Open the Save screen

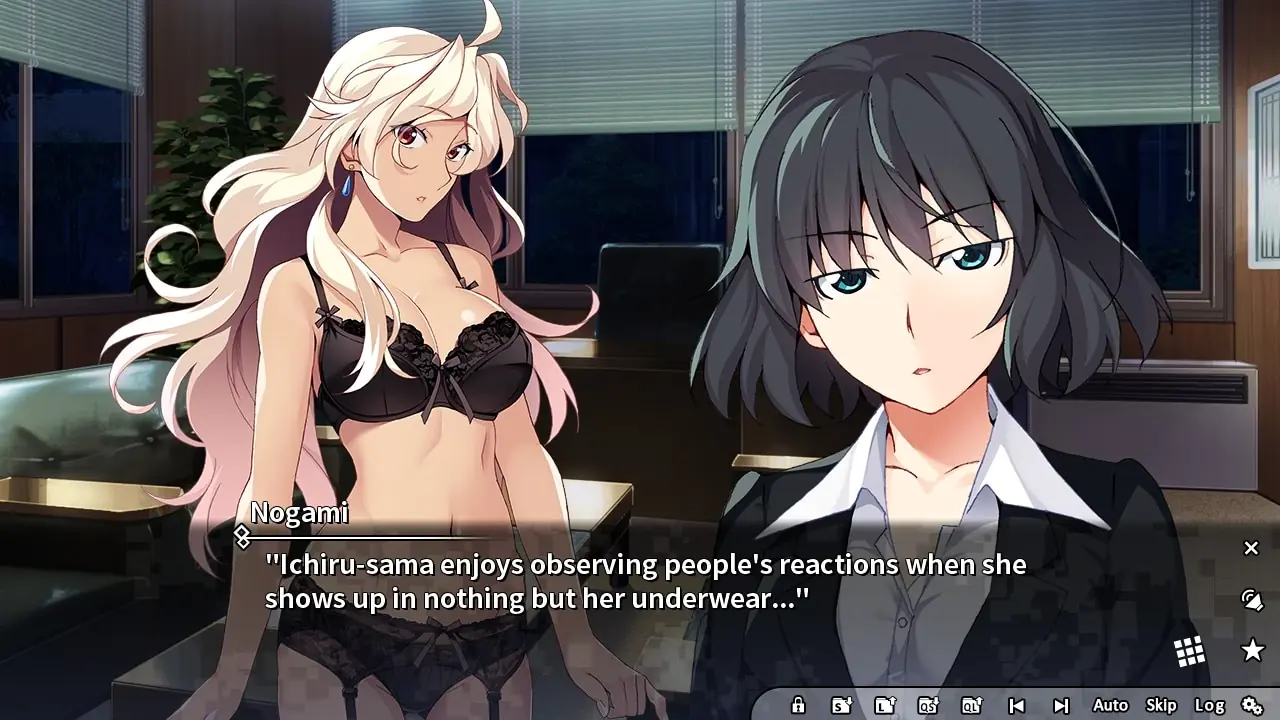point(841,705)
